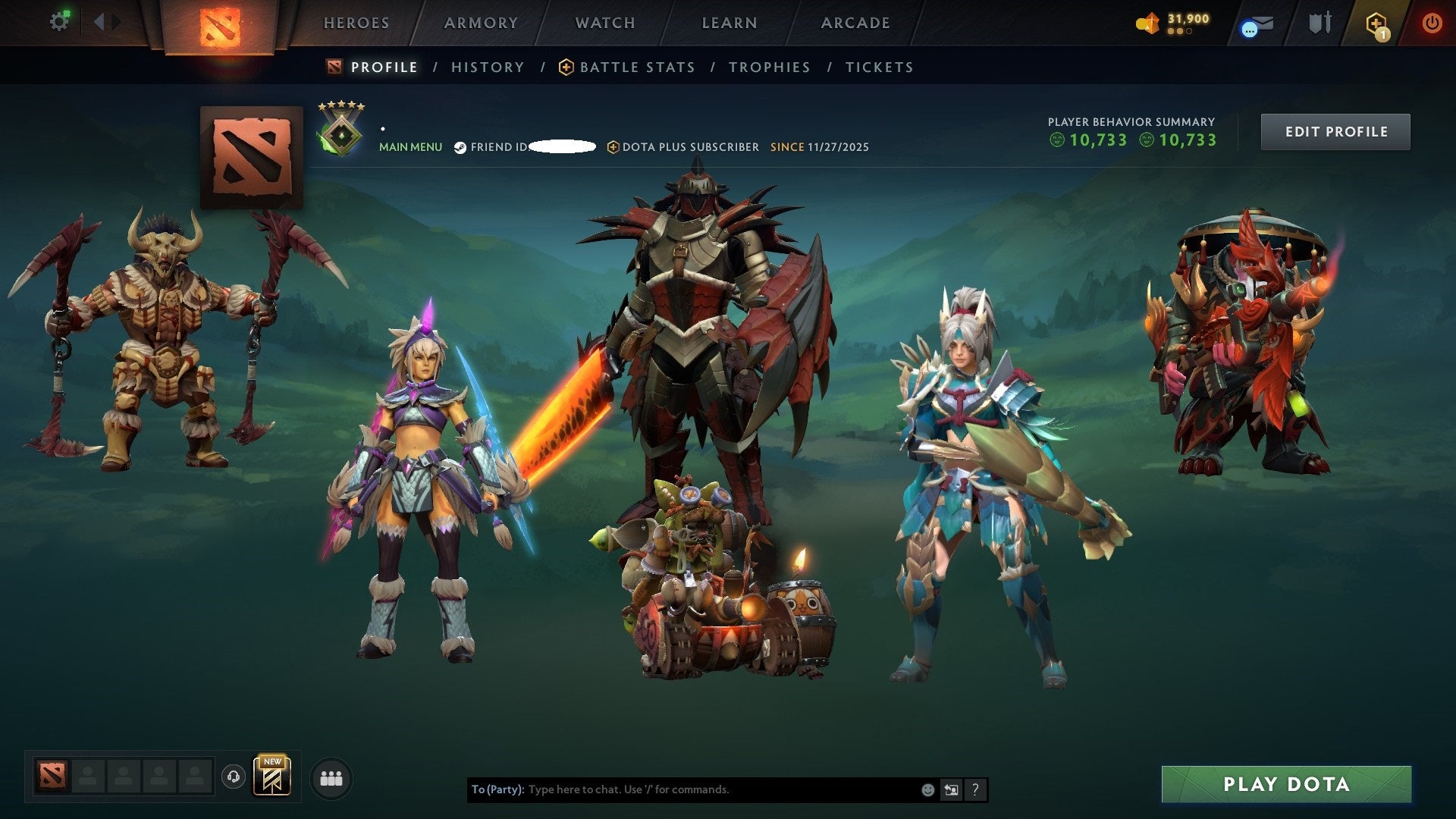1456x819 pixels.
Task: Click the EDIT PROFILE button
Action: (x=1335, y=130)
